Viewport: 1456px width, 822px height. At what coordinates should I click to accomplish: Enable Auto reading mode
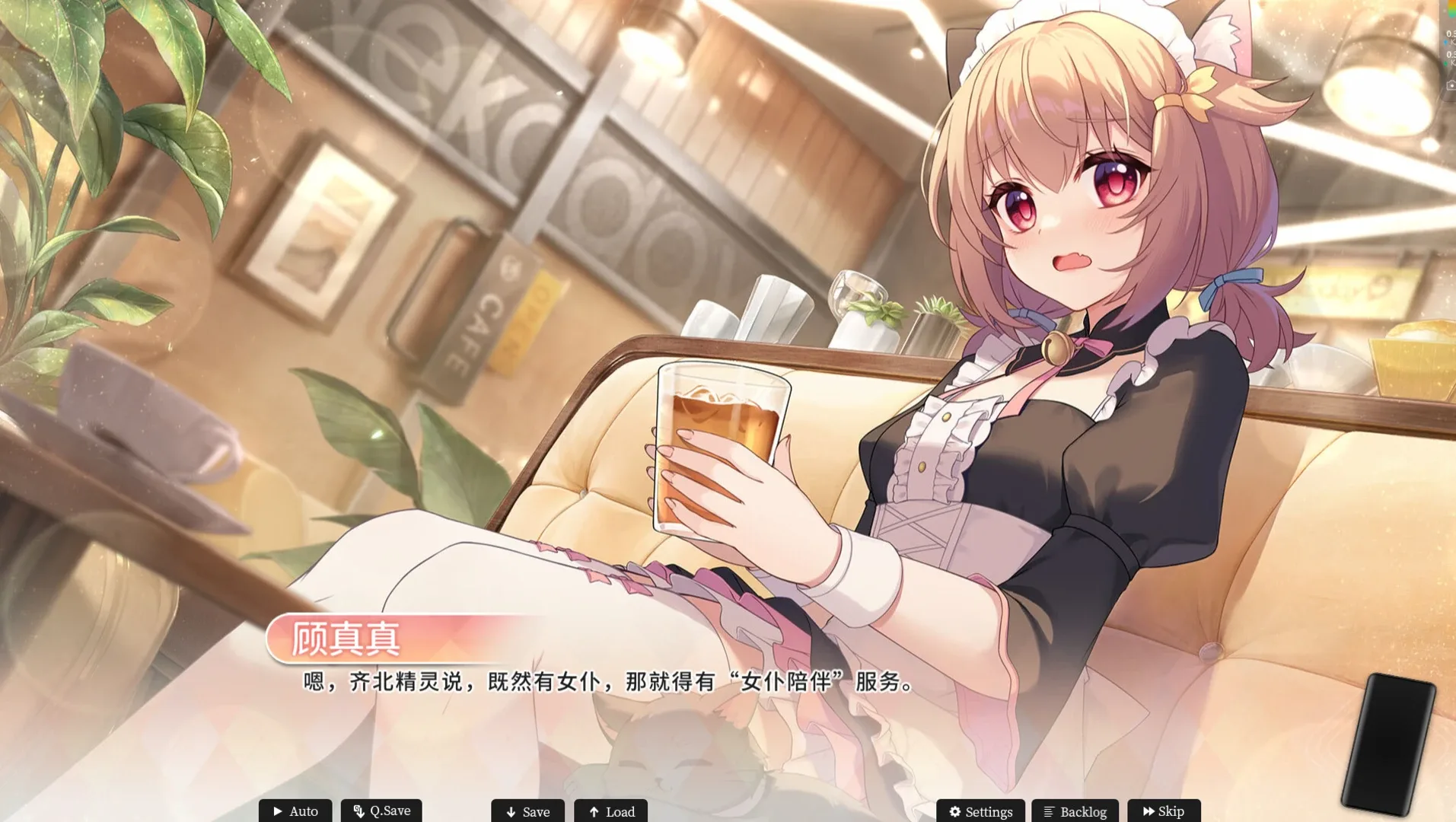tap(295, 811)
